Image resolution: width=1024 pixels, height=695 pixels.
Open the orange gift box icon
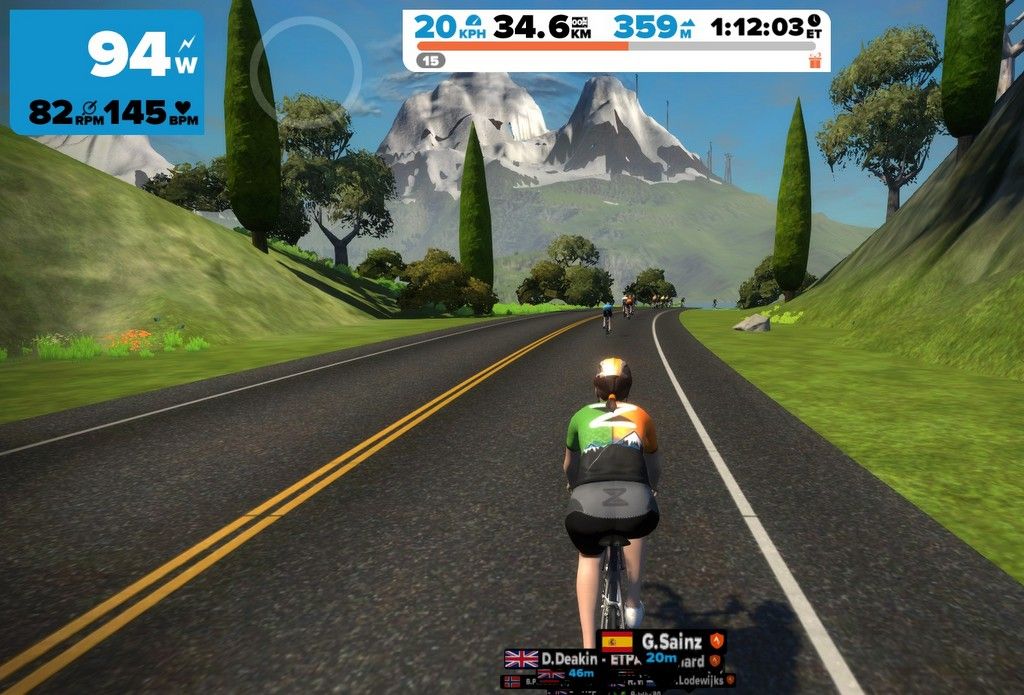814,61
